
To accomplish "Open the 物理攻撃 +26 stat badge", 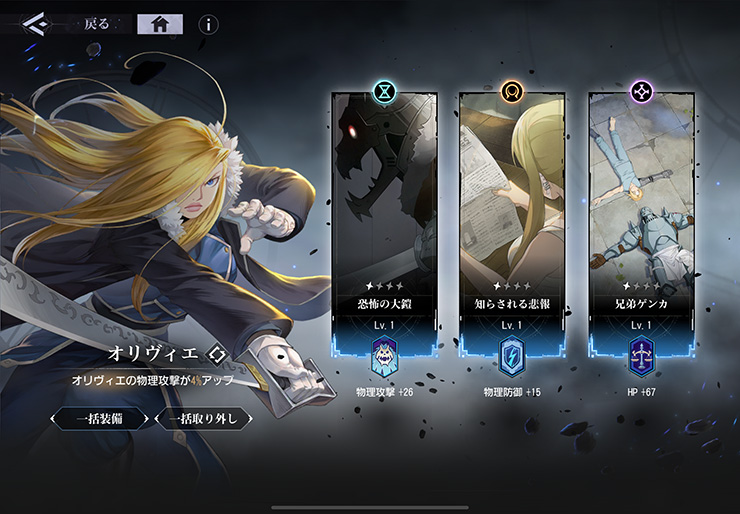I will (385, 357).
